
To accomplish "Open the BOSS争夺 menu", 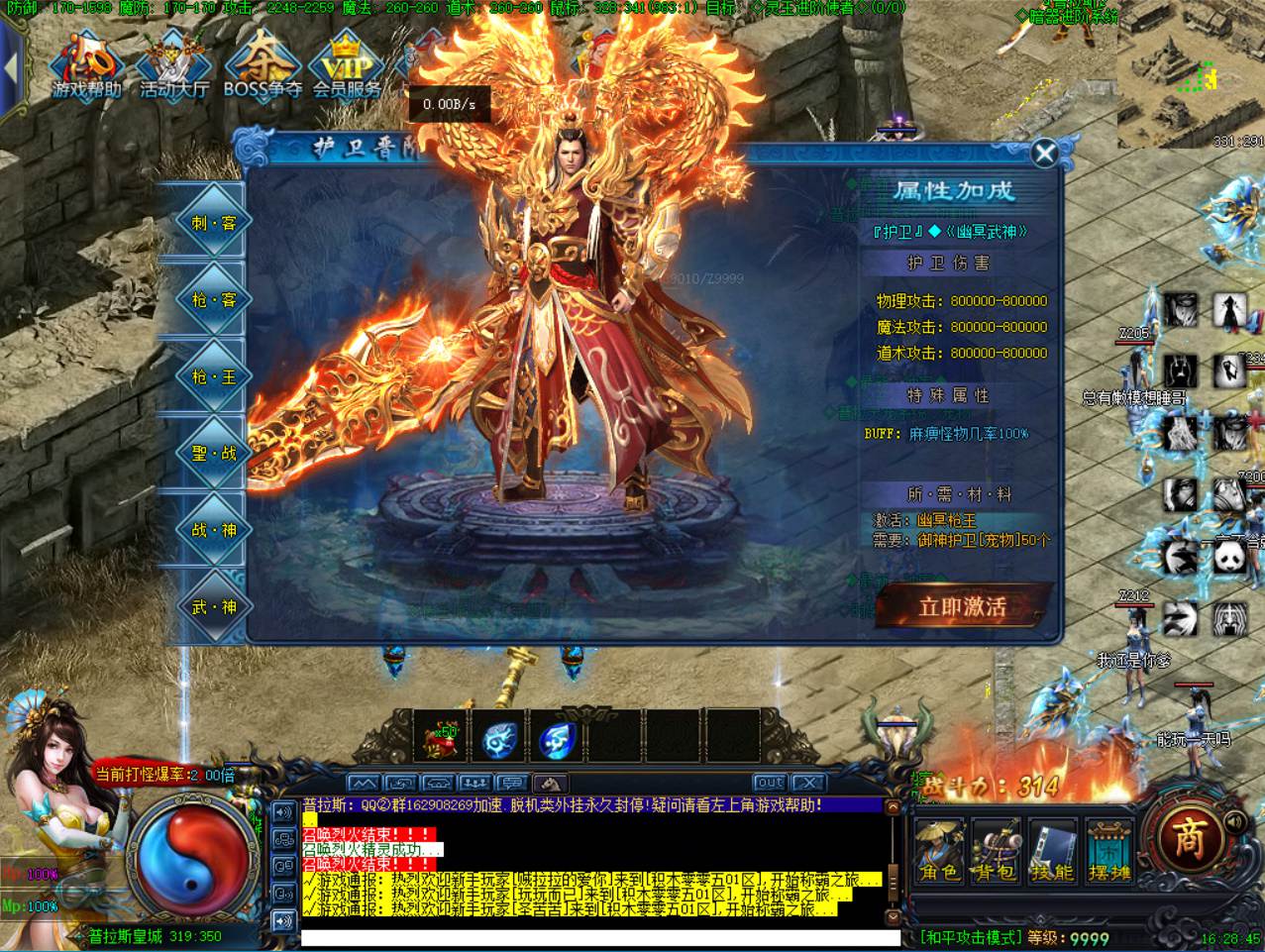I will 262,67.
